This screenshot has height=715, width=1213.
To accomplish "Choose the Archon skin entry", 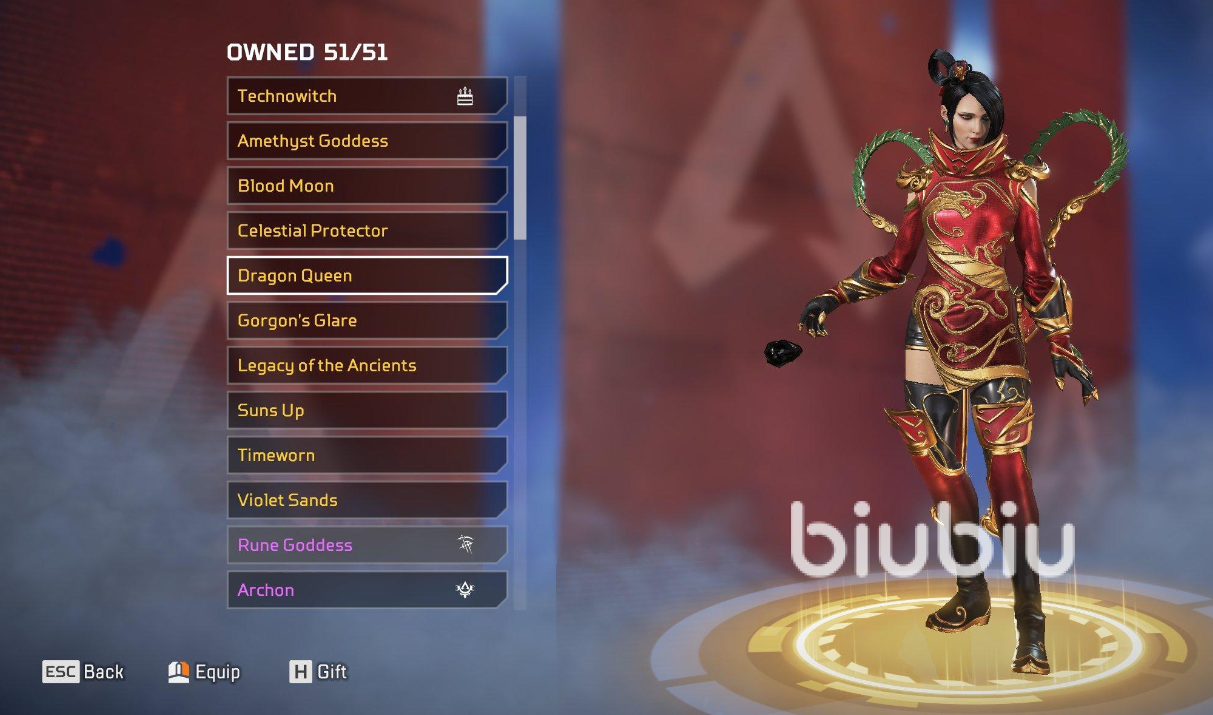I will (x=366, y=590).
